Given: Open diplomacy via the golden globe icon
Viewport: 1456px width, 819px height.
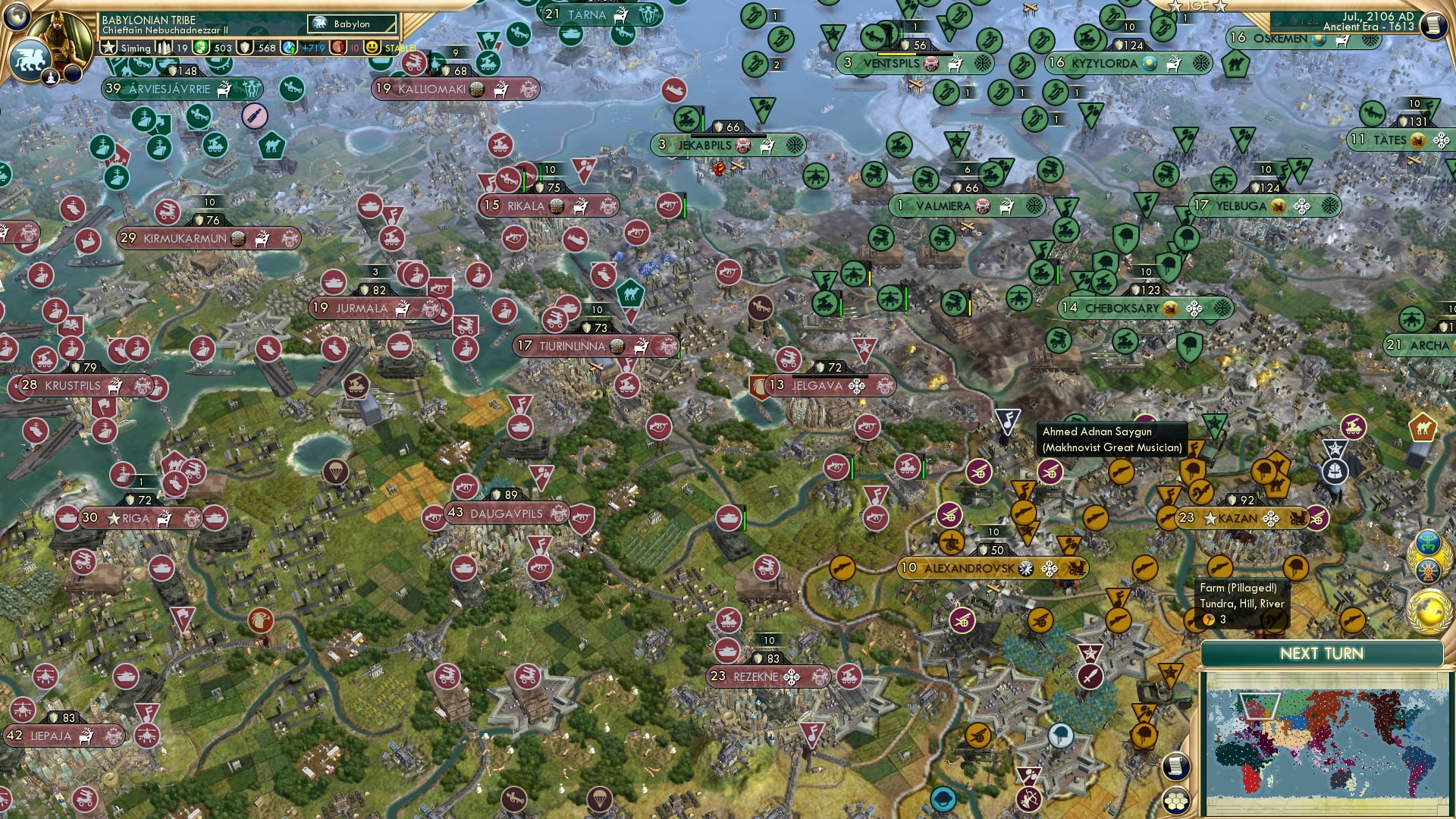Looking at the screenshot, I should pyautogui.click(x=1427, y=609).
